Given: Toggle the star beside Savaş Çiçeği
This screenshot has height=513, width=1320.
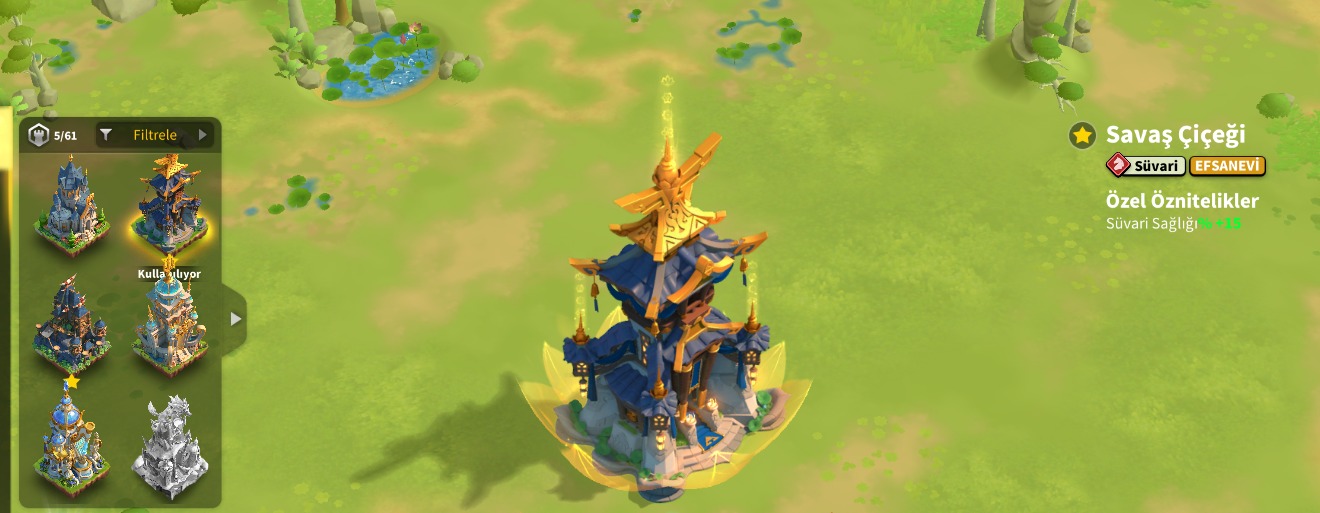Looking at the screenshot, I should coord(1082,135).
